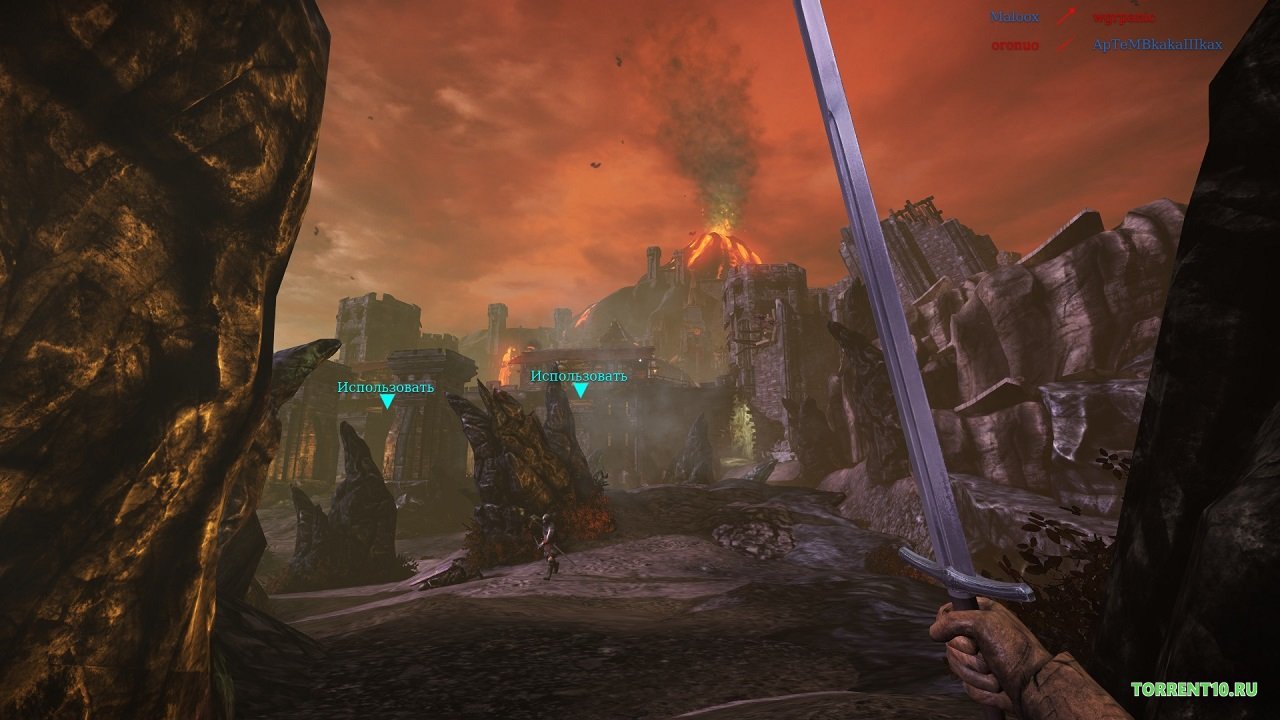Click the oronuo kill feed entry
The width and height of the screenshot is (1280, 720).
pos(1014,45)
